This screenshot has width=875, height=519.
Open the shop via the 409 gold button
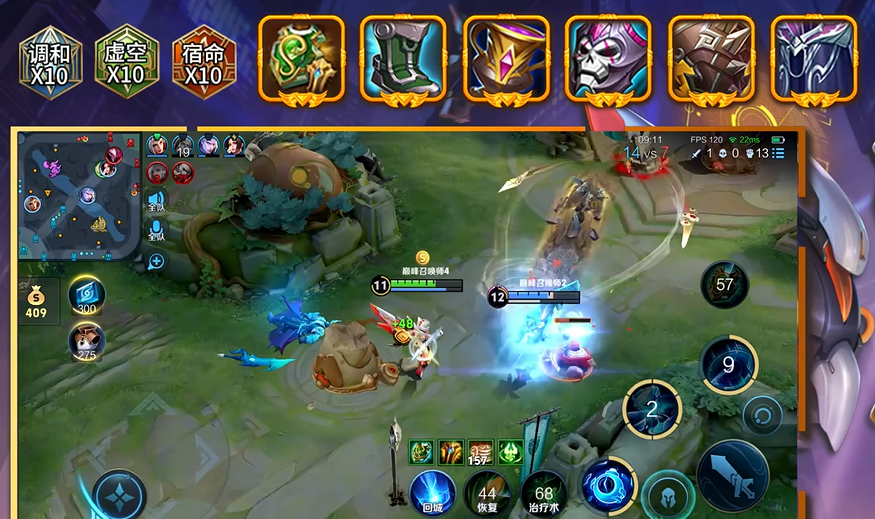coord(37,302)
